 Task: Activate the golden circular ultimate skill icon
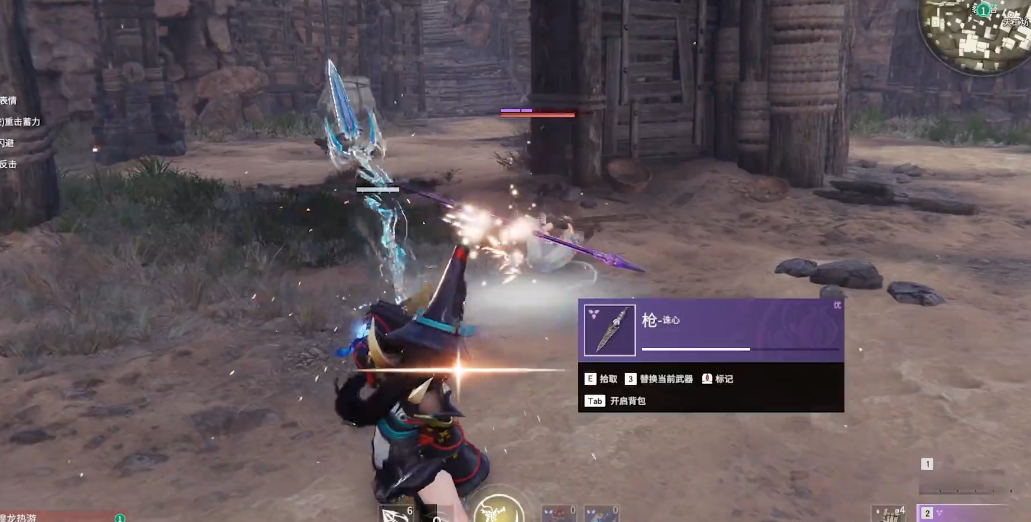click(x=497, y=509)
